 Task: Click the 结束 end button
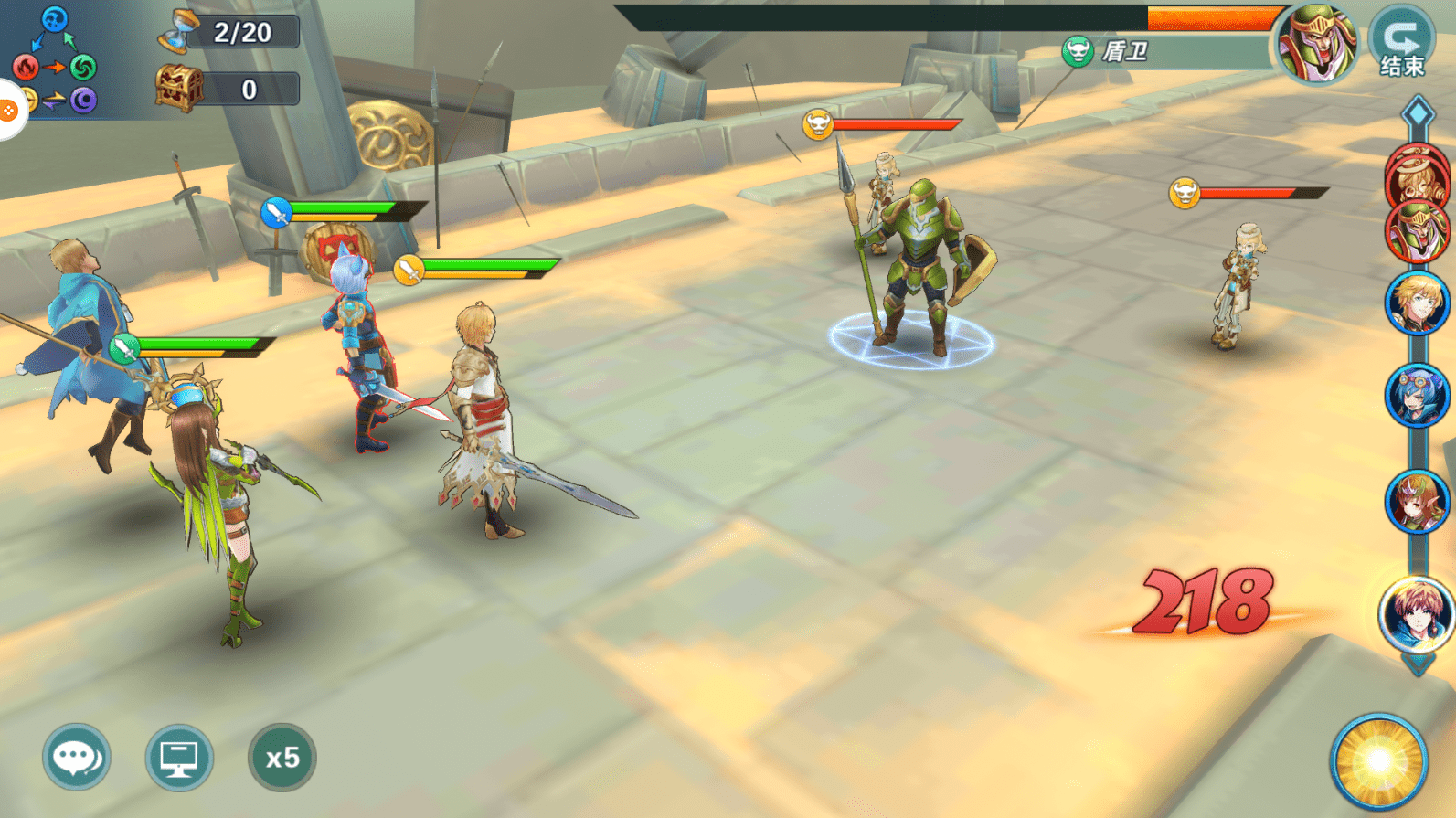tap(1402, 42)
